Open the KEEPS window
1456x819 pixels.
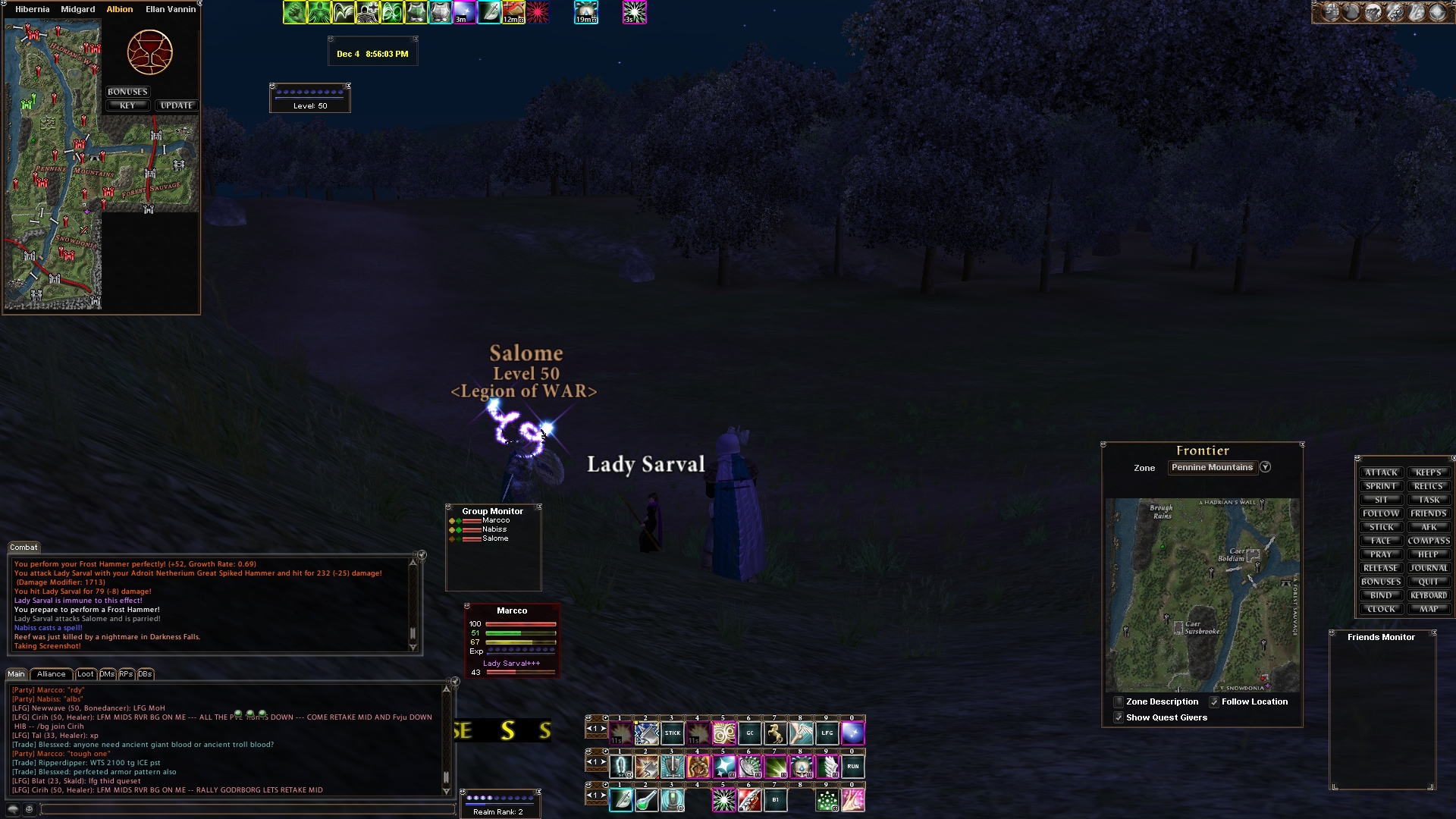tap(1429, 472)
